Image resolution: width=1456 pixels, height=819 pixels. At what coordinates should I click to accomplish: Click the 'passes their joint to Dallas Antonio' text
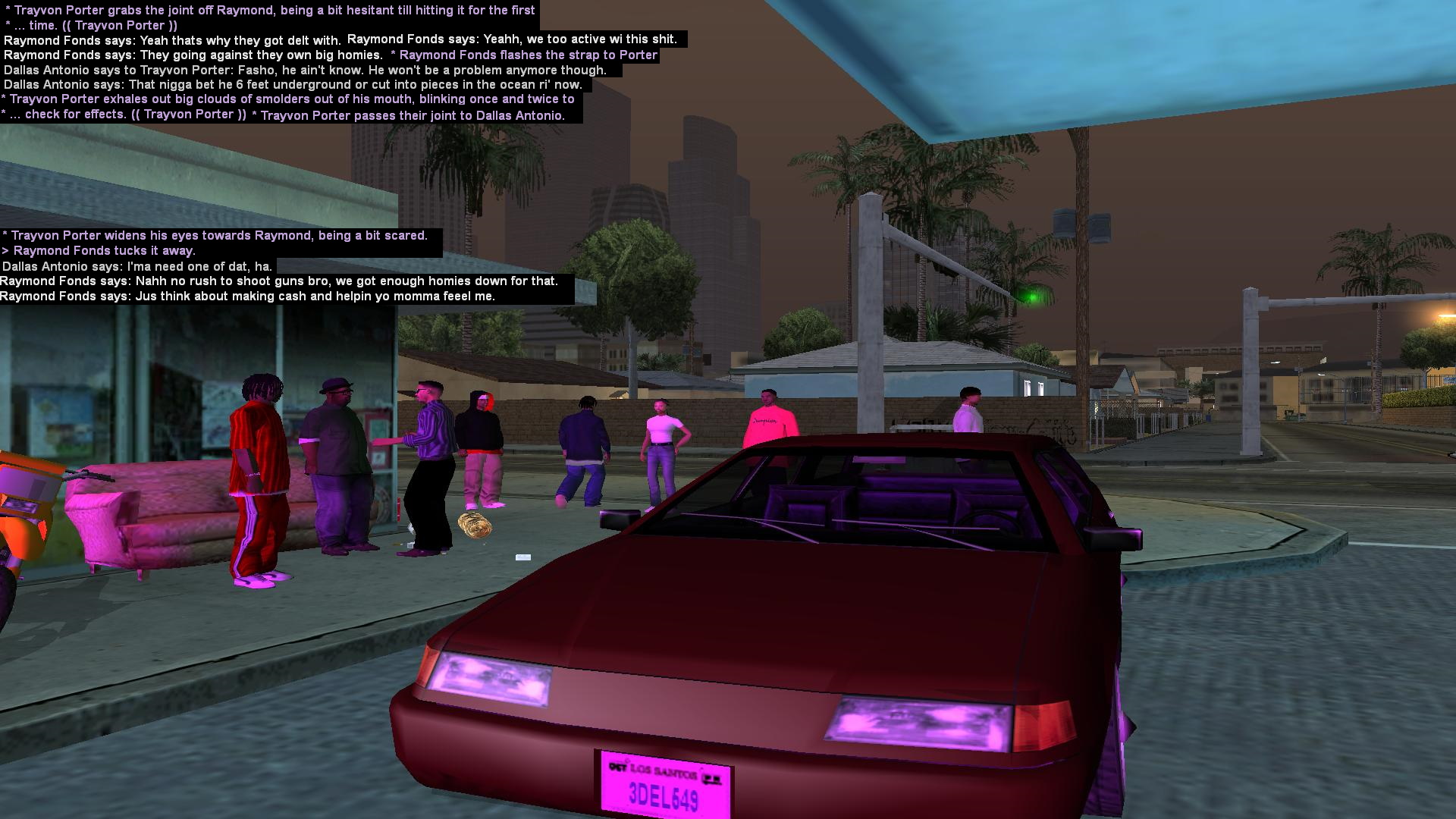(x=409, y=115)
